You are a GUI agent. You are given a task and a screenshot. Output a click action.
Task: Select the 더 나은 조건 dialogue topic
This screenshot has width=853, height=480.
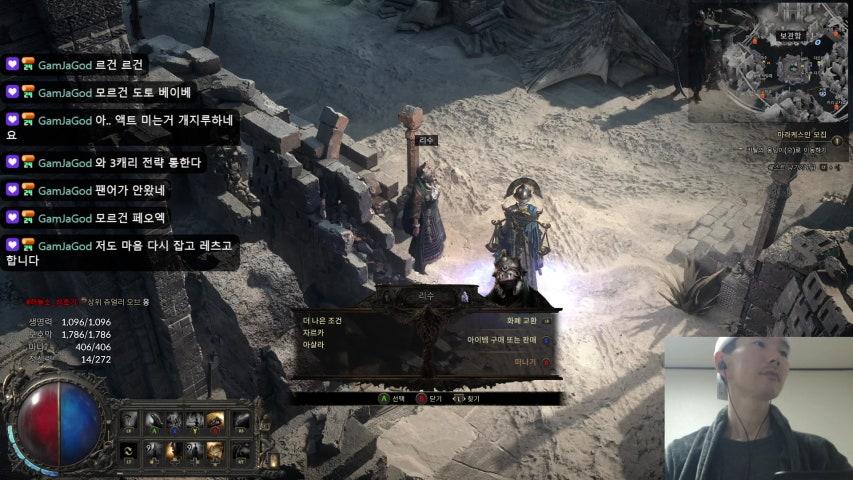(322, 320)
